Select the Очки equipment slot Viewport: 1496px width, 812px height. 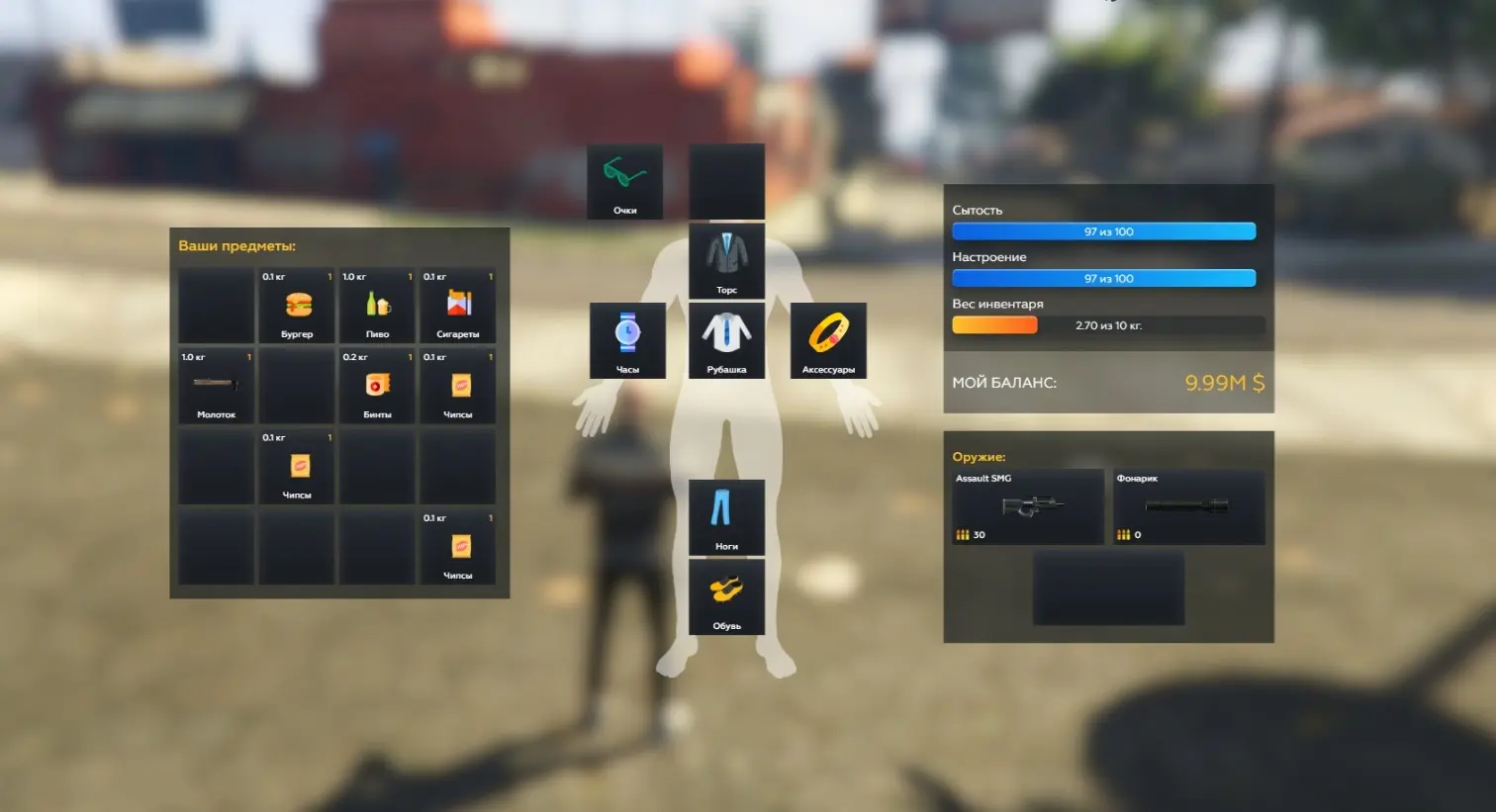(625, 182)
